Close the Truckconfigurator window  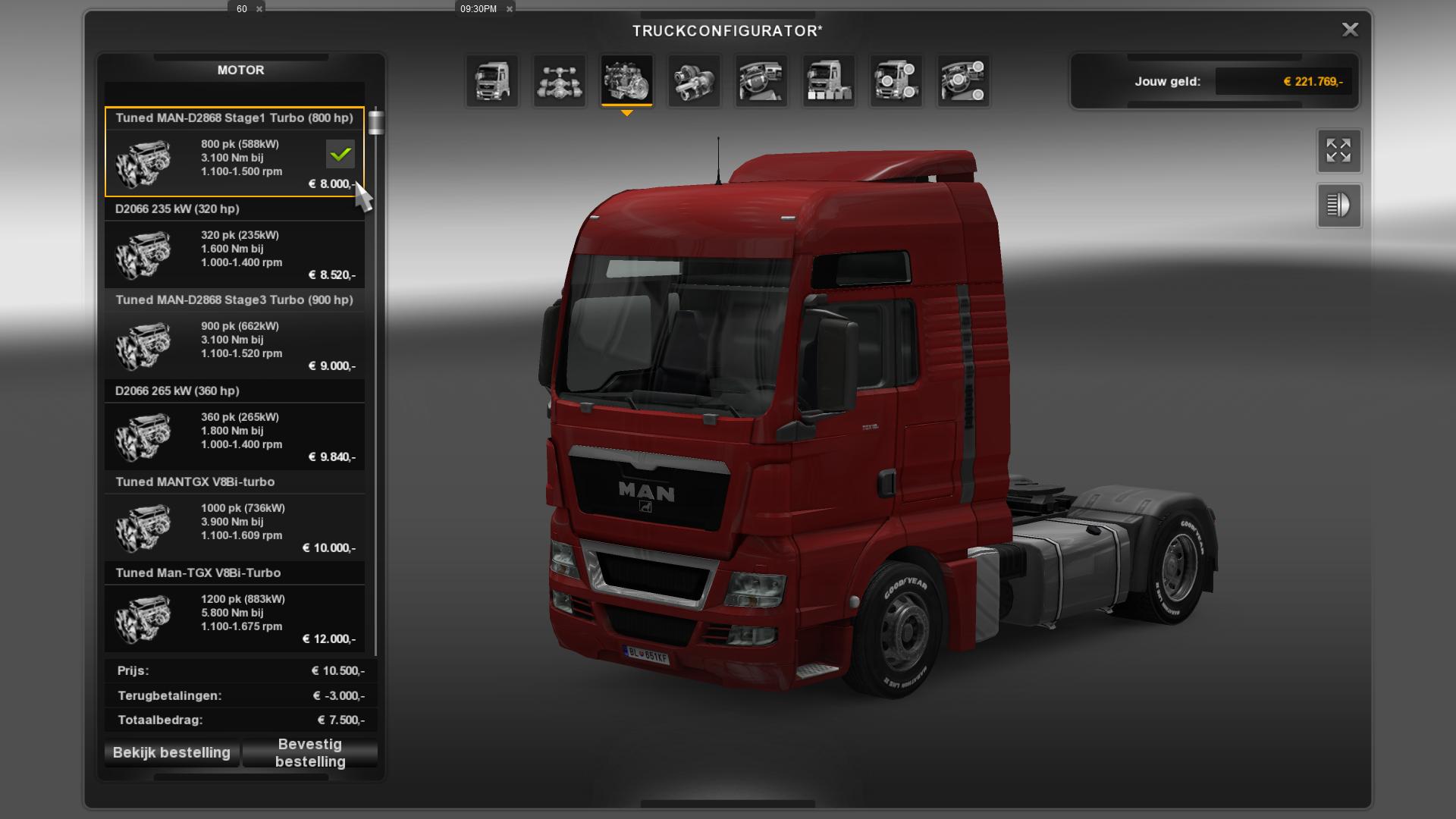[1350, 30]
